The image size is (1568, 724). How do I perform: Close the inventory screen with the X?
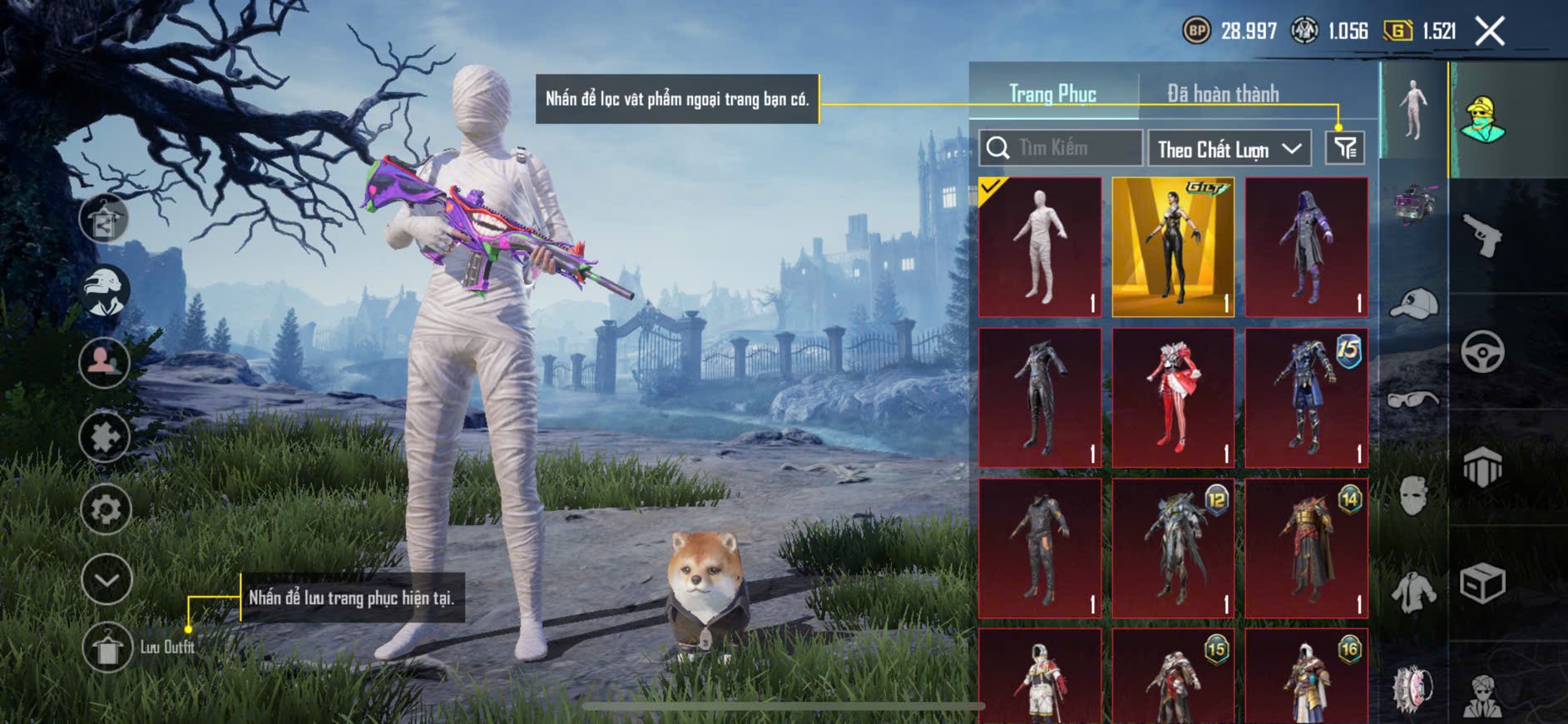coord(1490,32)
